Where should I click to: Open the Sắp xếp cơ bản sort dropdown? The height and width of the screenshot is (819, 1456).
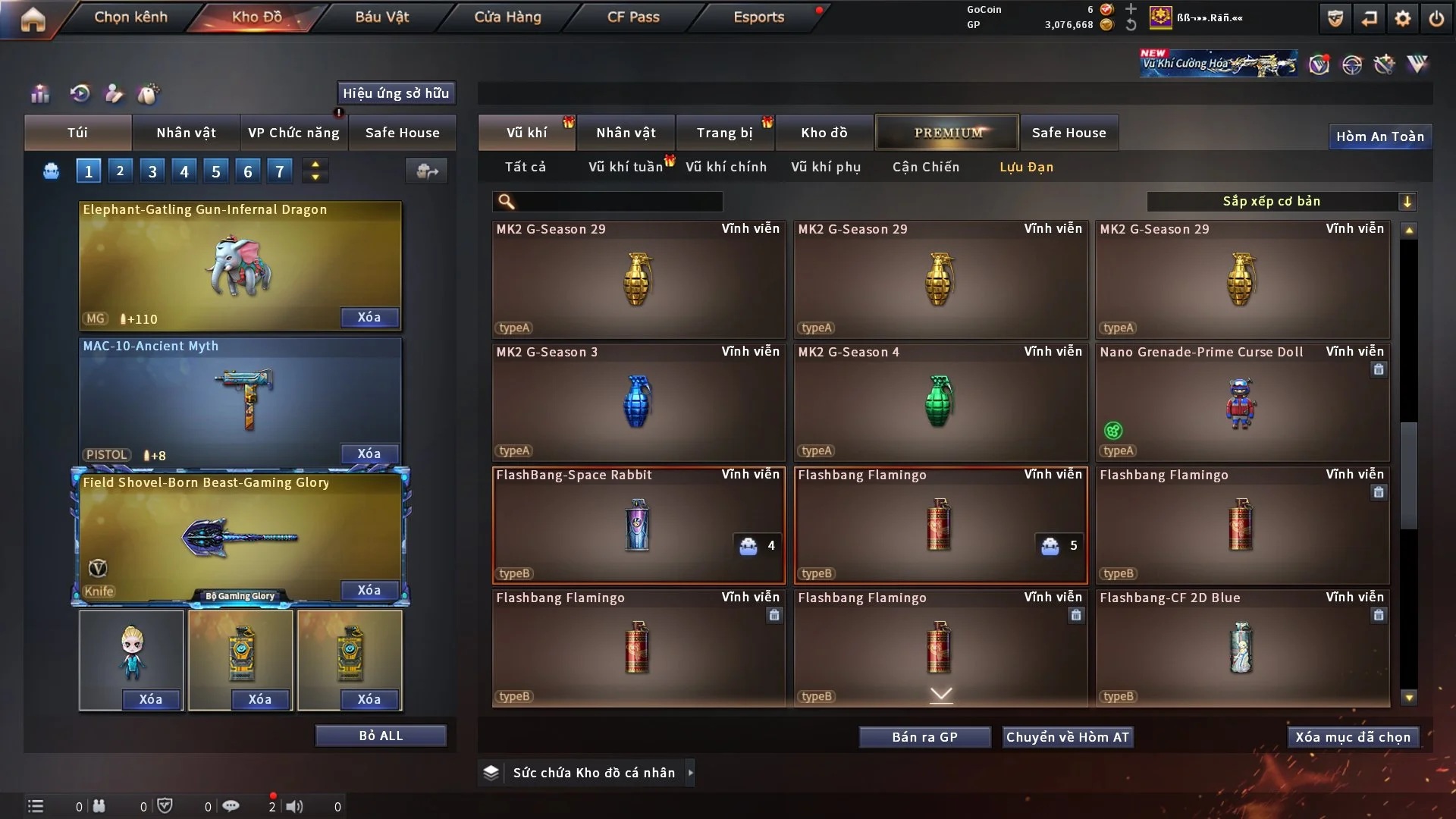1281,201
